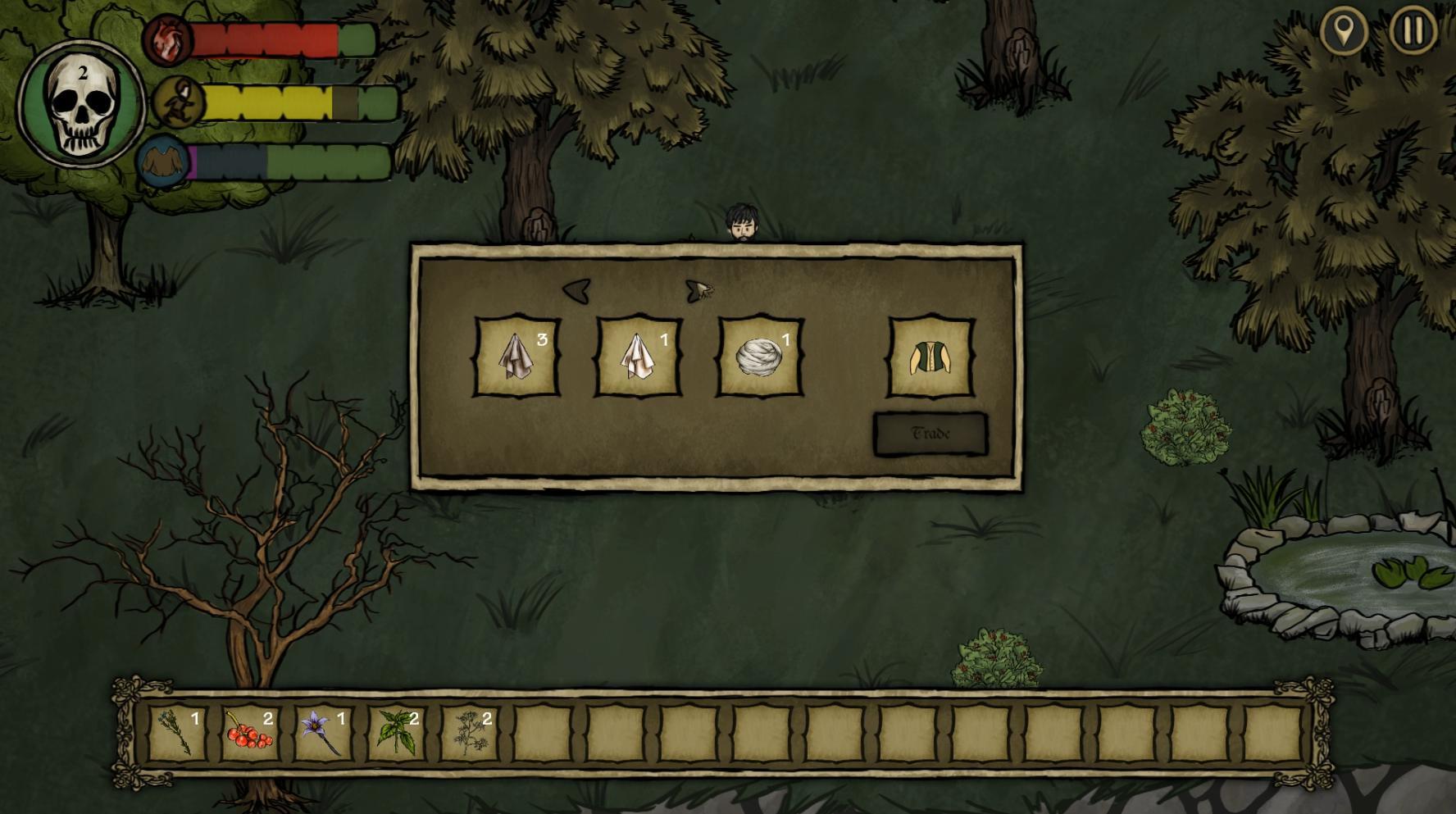This screenshot has width=1456, height=814.
Task: Select the green jacket trade result
Action: (x=931, y=357)
